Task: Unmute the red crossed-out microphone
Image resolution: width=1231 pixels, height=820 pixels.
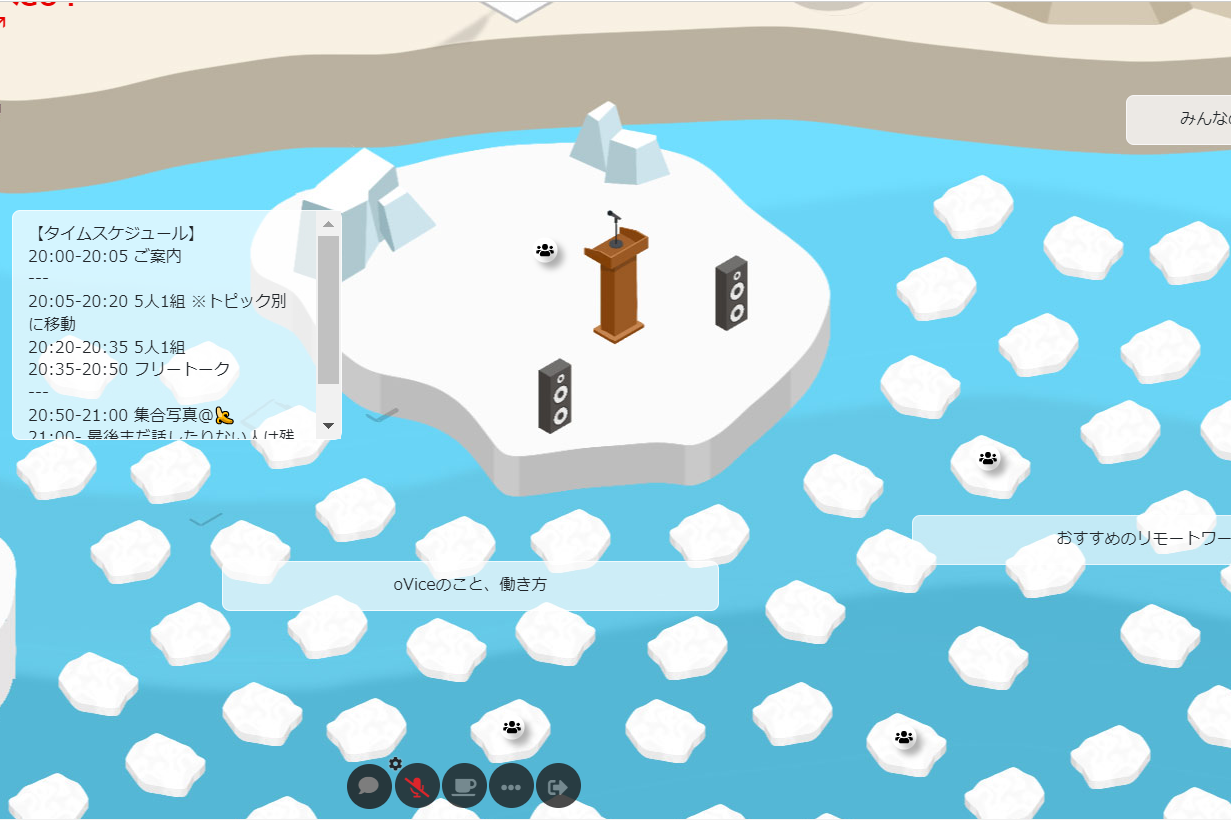Action: point(417,786)
